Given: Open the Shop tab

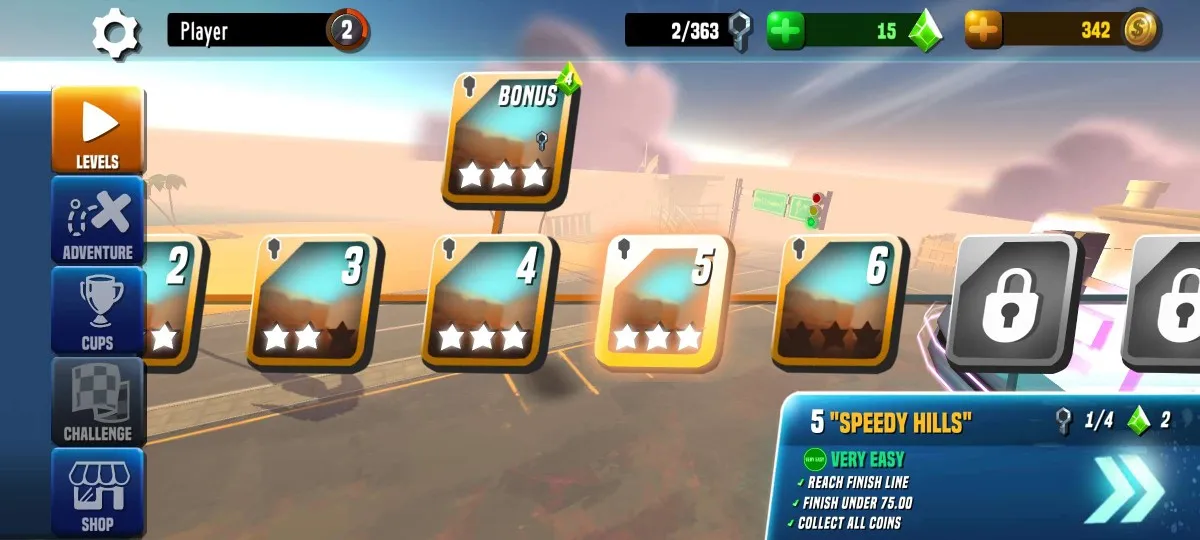Looking at the screenshot, I should point(98,490).
